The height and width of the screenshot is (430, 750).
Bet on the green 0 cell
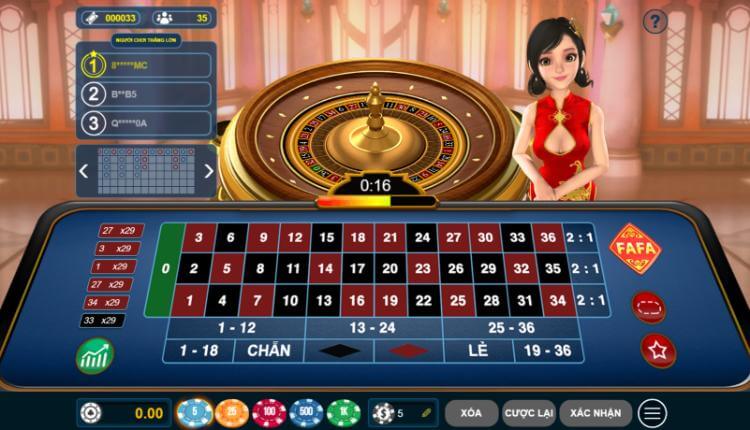166,269
